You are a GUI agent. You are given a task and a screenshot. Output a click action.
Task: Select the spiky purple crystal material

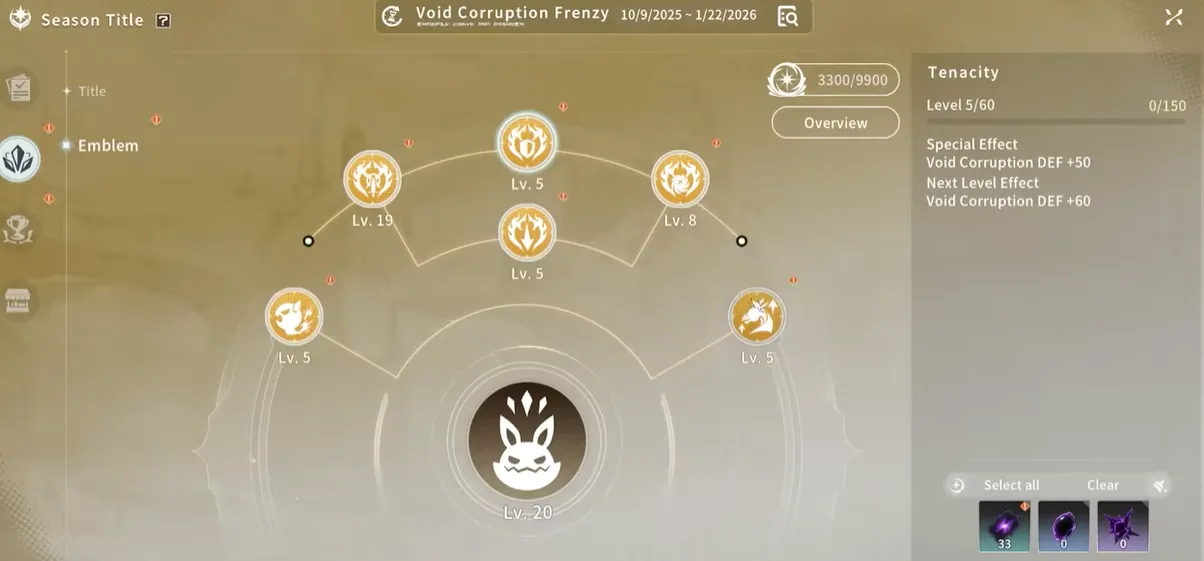point(1122,526)
